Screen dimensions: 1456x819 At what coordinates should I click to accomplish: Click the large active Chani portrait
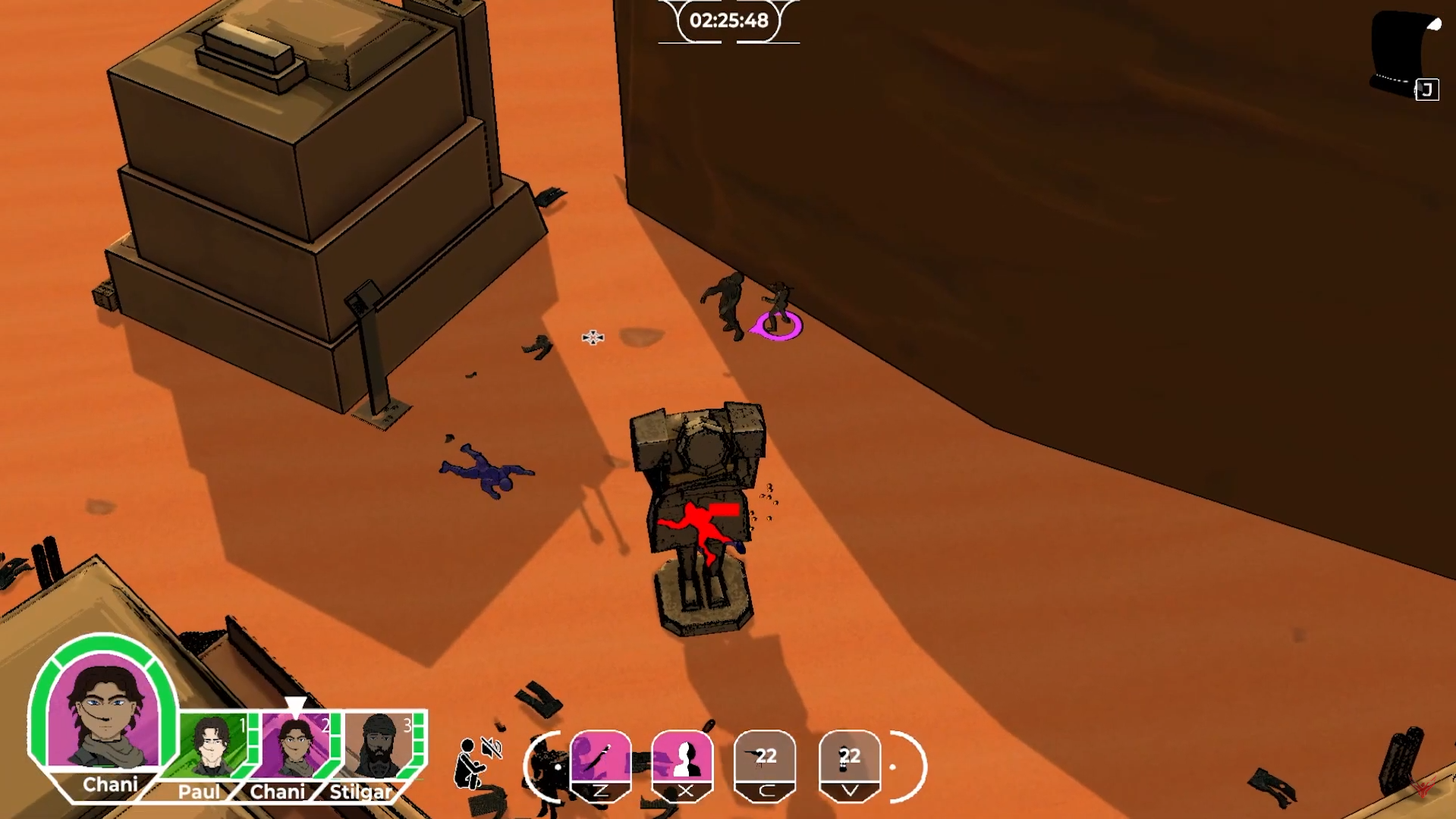pos(103,714)
